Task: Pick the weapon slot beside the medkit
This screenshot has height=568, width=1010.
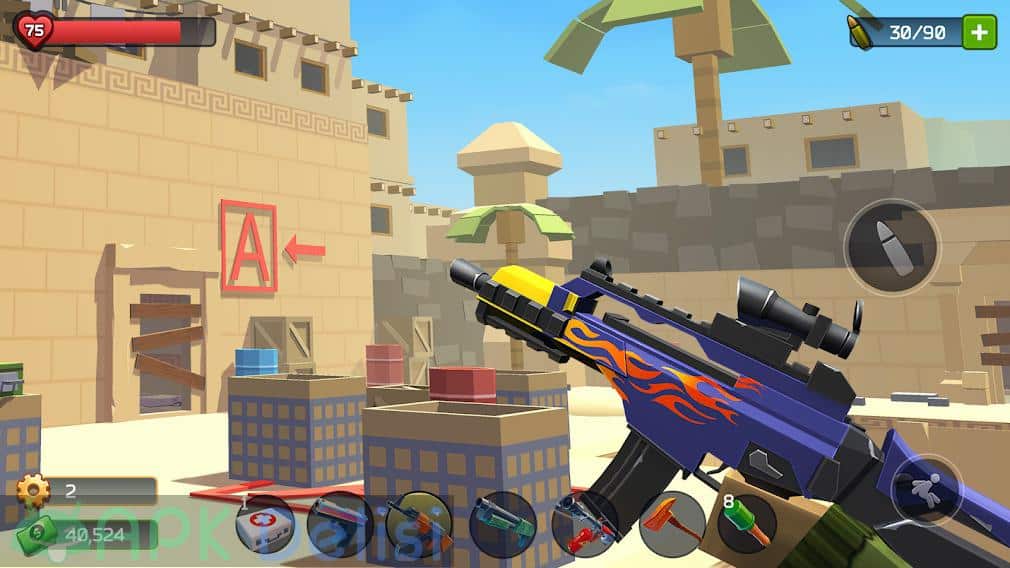Action: click(340, 524)
